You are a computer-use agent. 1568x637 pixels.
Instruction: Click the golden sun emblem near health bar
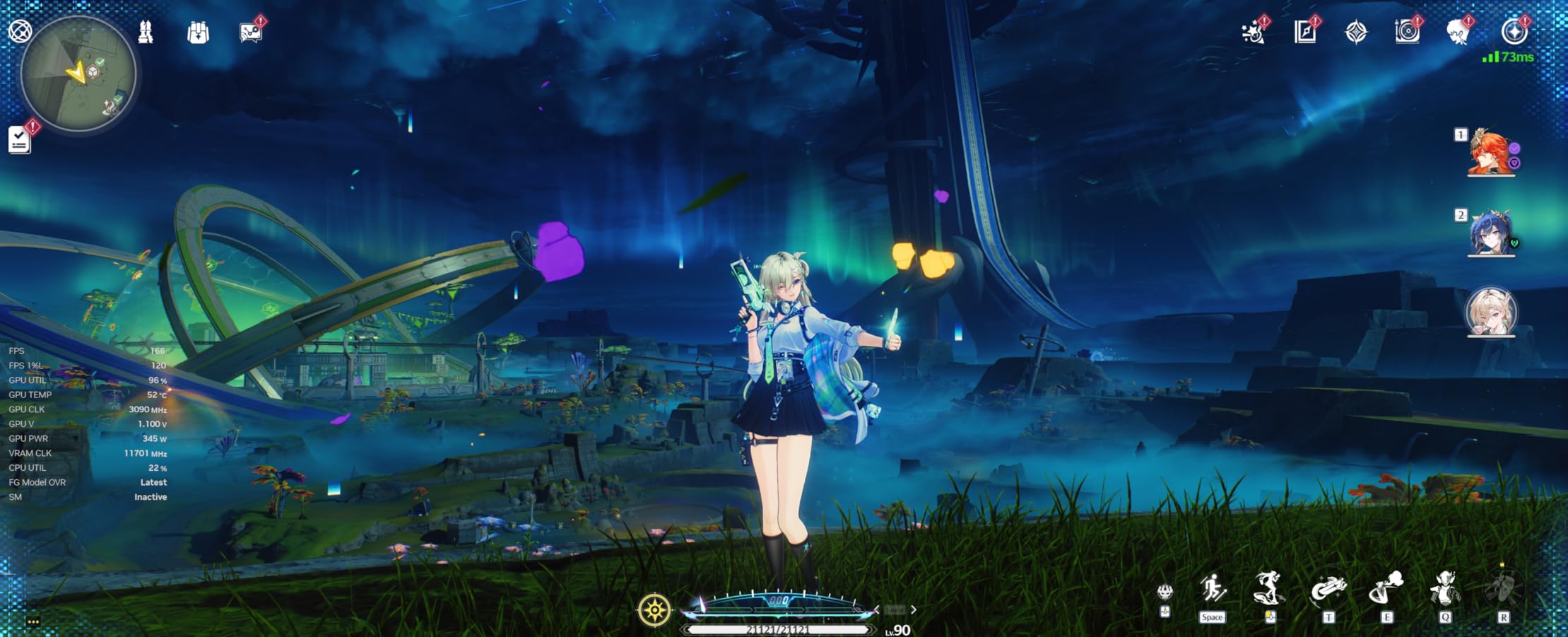654,609
